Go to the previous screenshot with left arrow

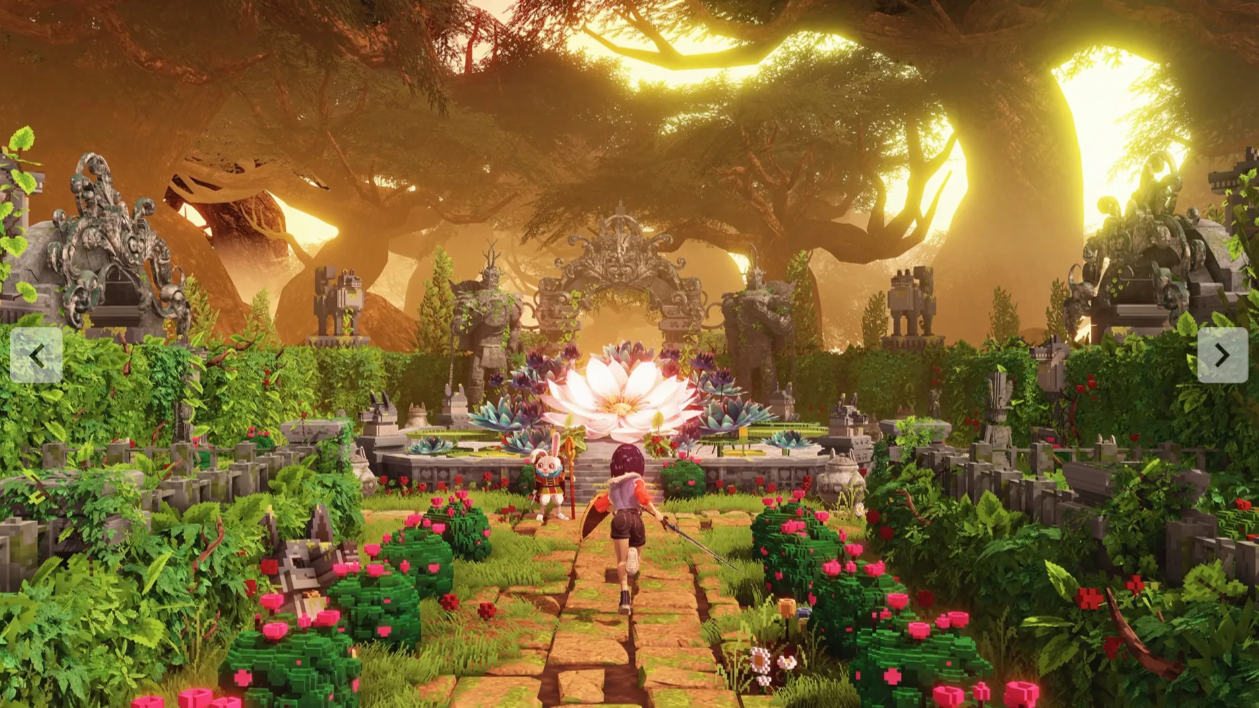click(x=36, y=355)
